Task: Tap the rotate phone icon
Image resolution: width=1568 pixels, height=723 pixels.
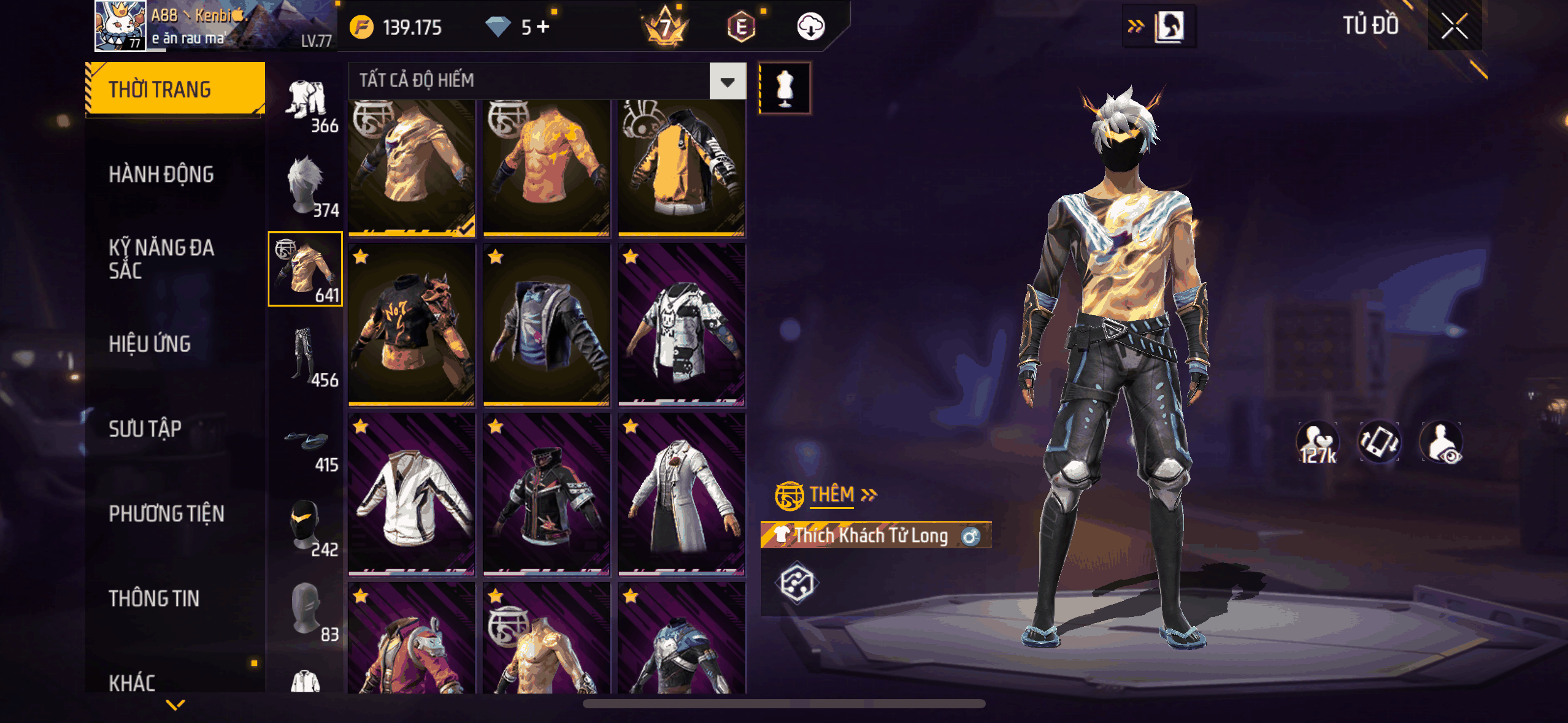Action: [1379, 442]
